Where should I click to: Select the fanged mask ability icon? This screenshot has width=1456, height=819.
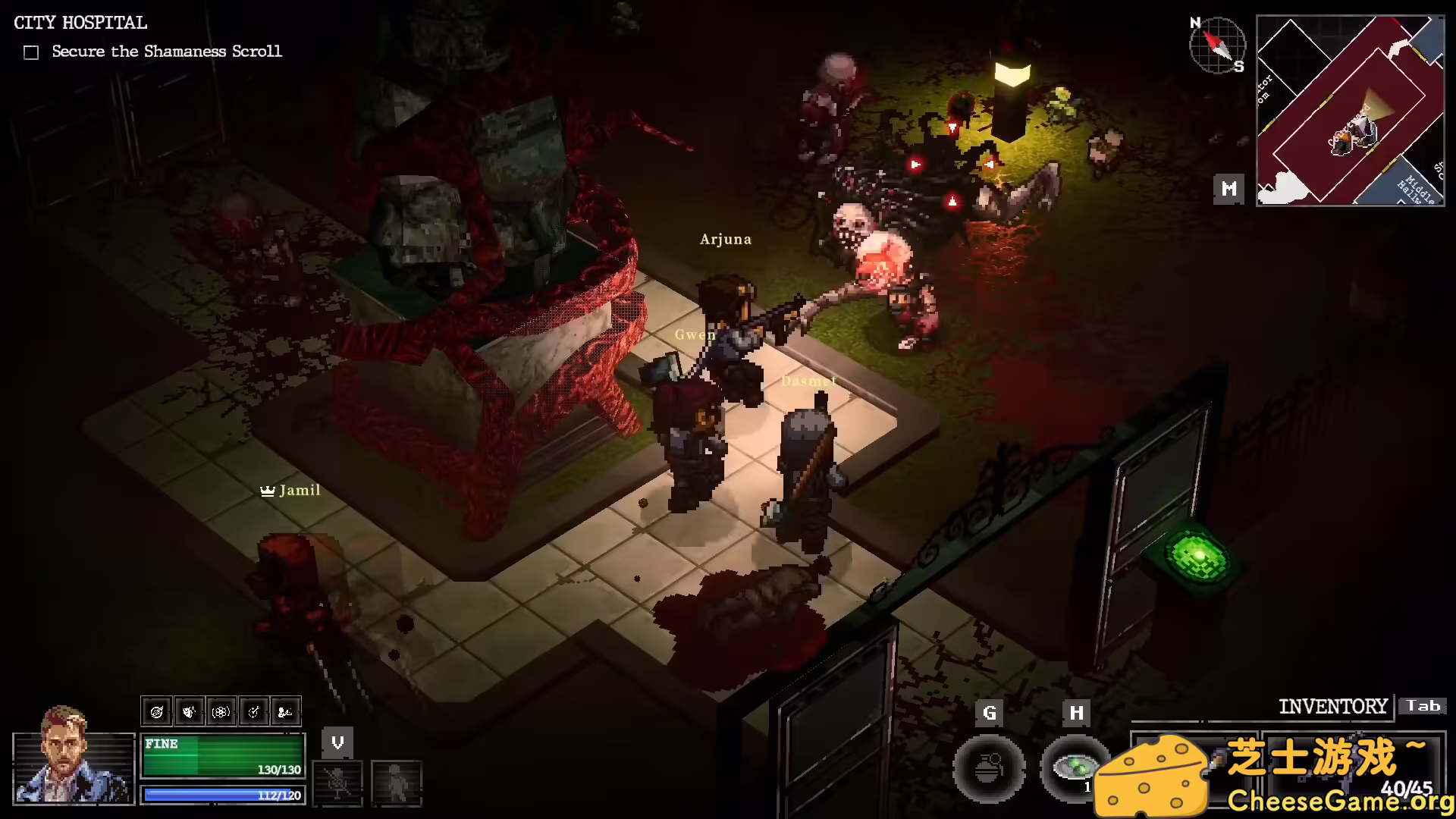pos(190,711)
